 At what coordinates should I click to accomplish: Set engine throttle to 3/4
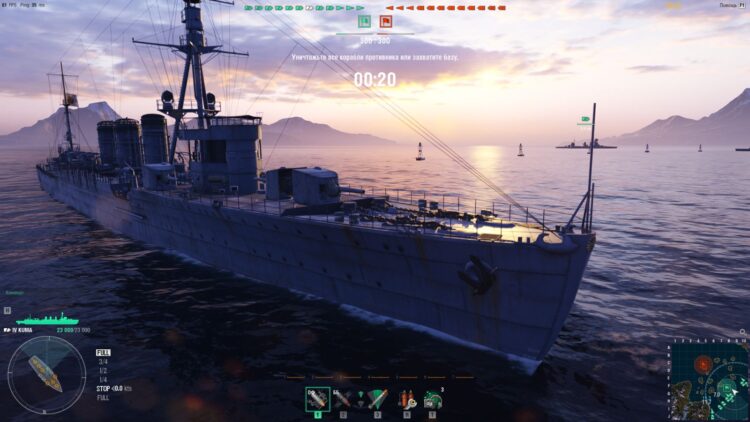point(102,362)
